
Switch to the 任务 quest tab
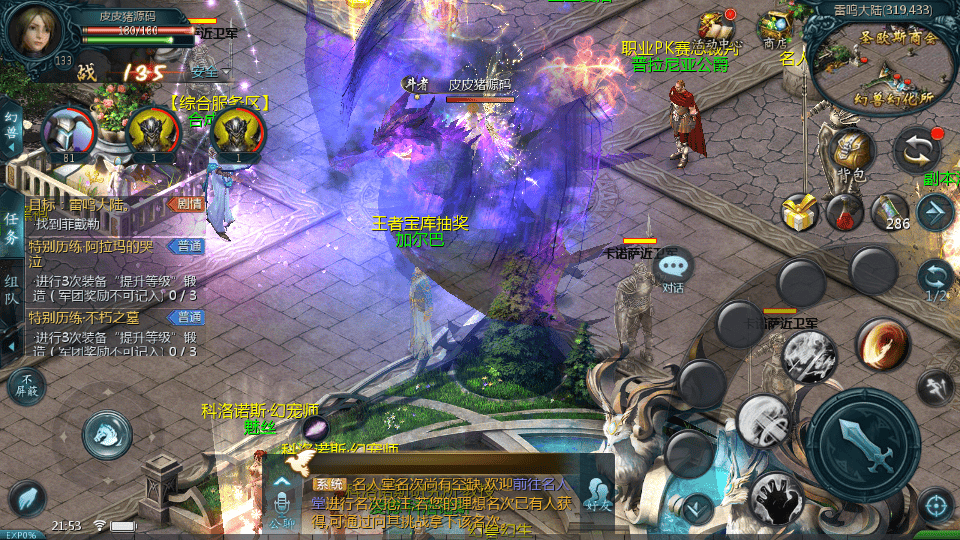pos(11,228)
